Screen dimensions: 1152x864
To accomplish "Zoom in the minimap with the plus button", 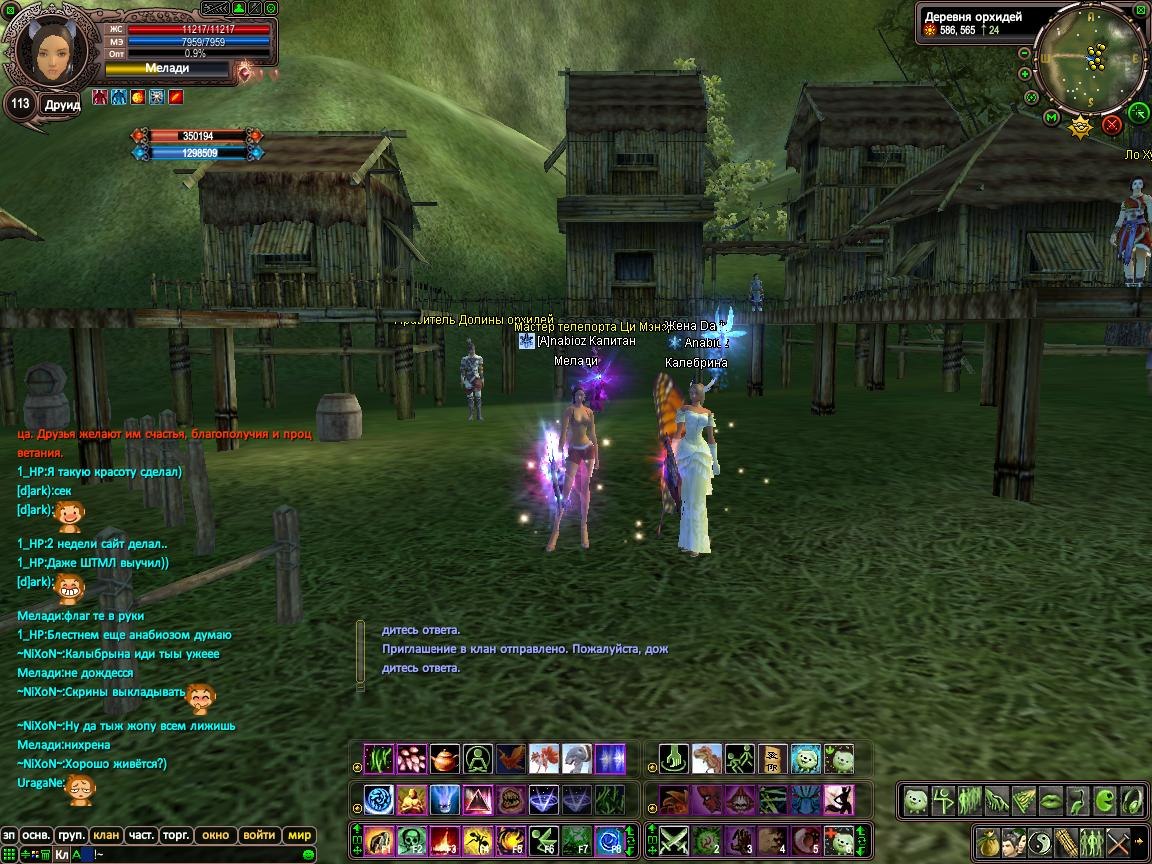I will (1025, 74).
